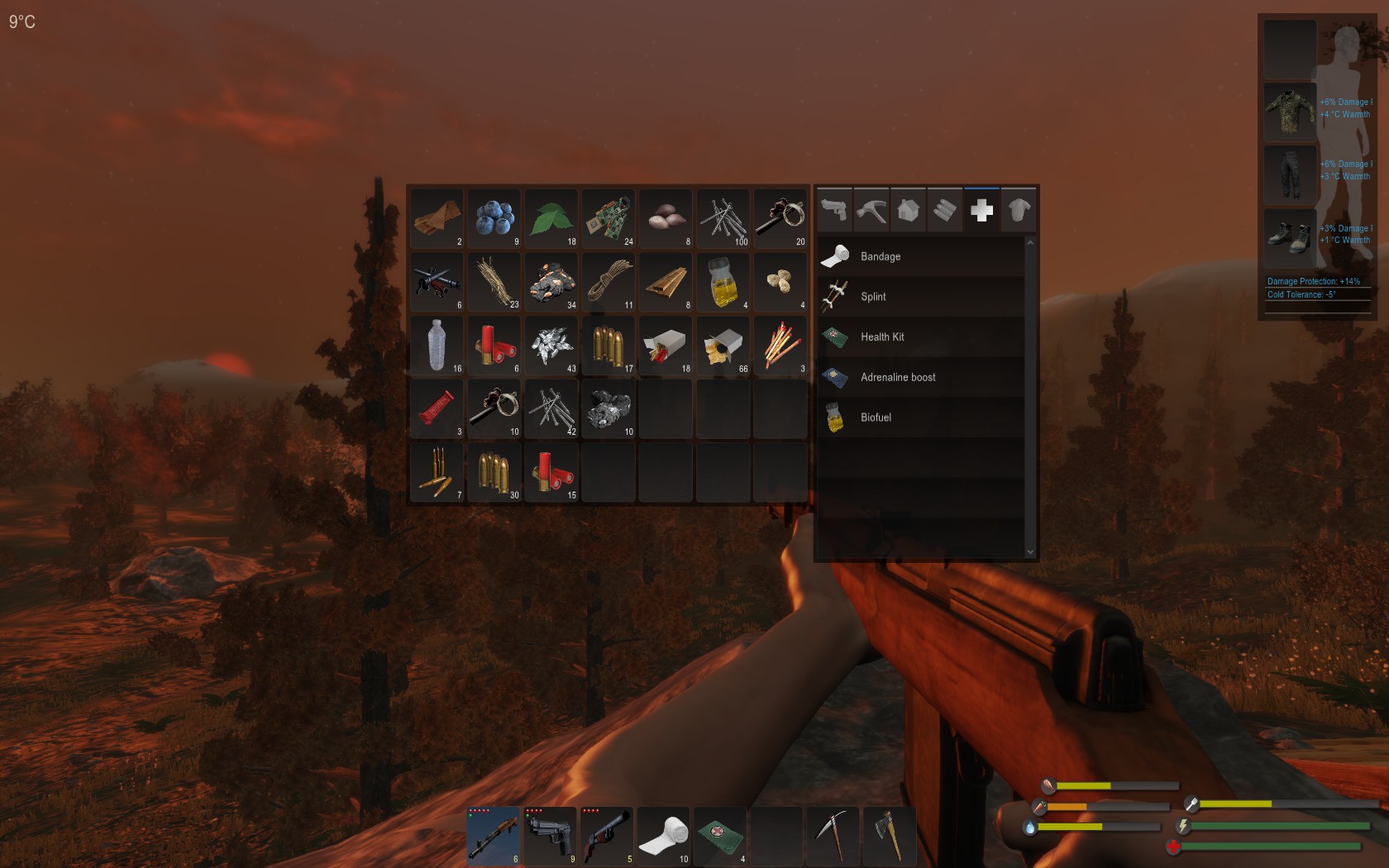Click the equipped camouflage shirt slot
The image size is (1389, 868).
tap(1290, 112)
